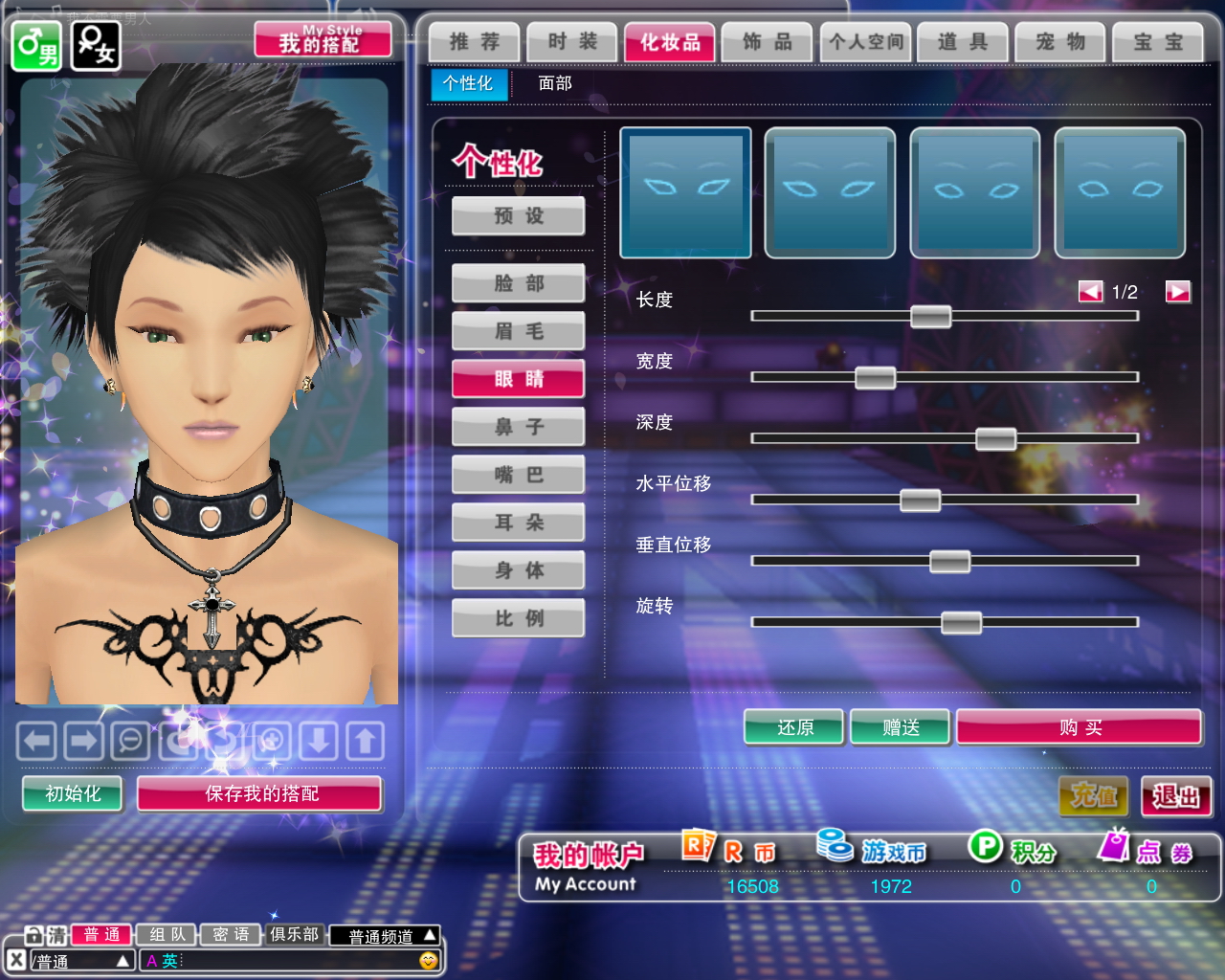Open the 饰品 accessories tab

[x=768, y=42]
